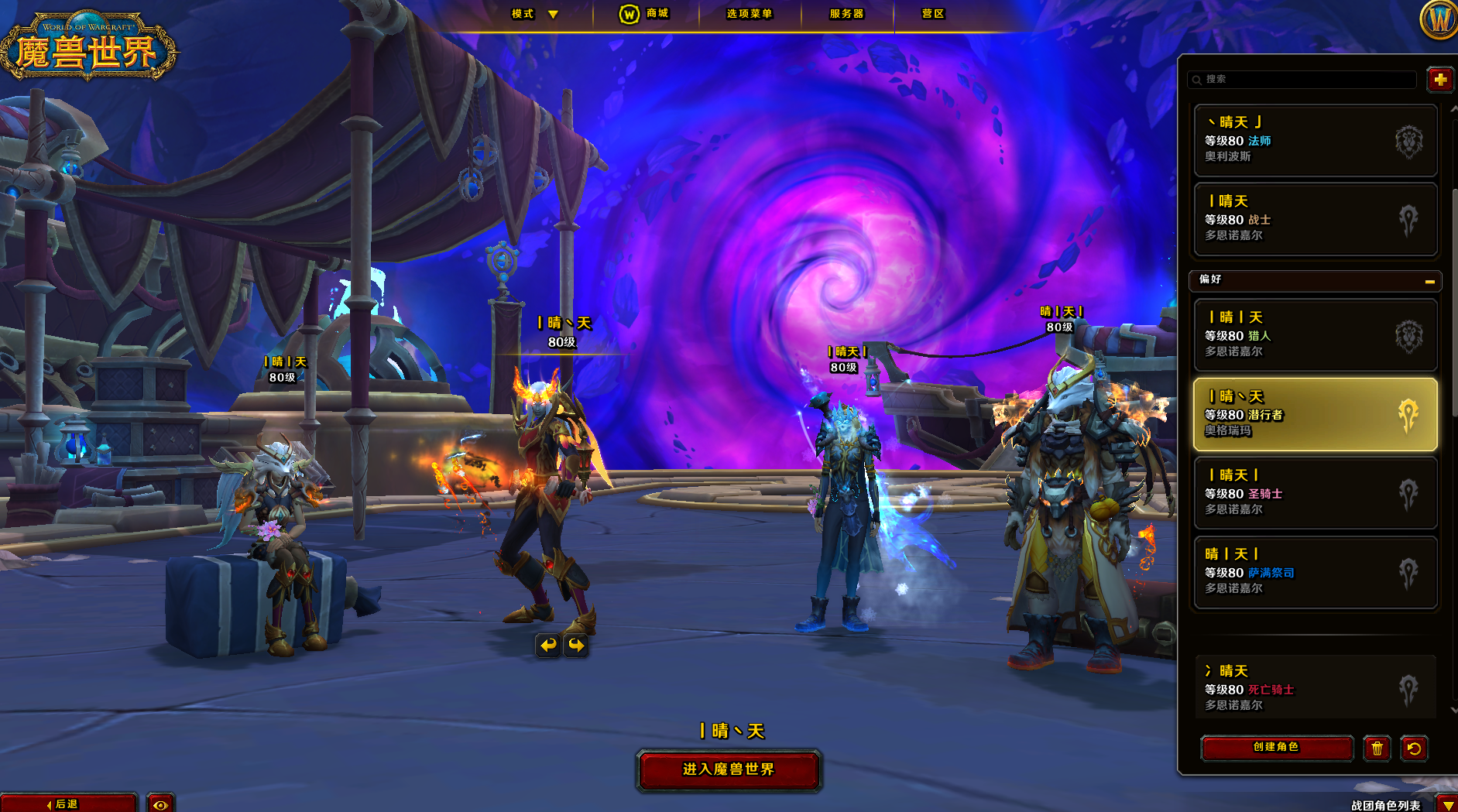Select the level 80 法师 mage character
Image resolution: width=1458 pixels, height=812 pixels.
1315,141
